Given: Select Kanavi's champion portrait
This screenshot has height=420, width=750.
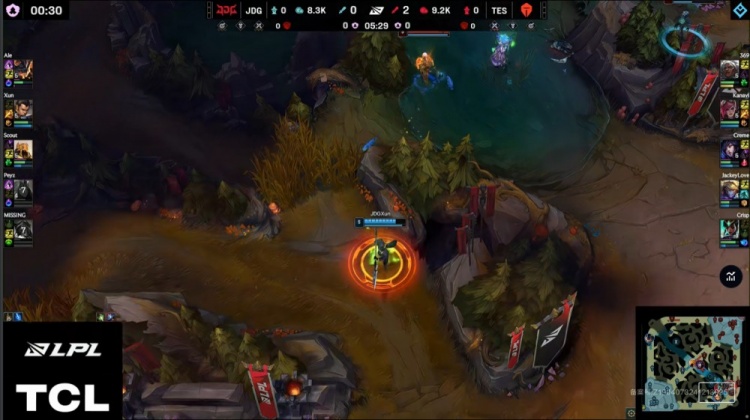Looking at the screenshot, I should (x=729, y=110).
